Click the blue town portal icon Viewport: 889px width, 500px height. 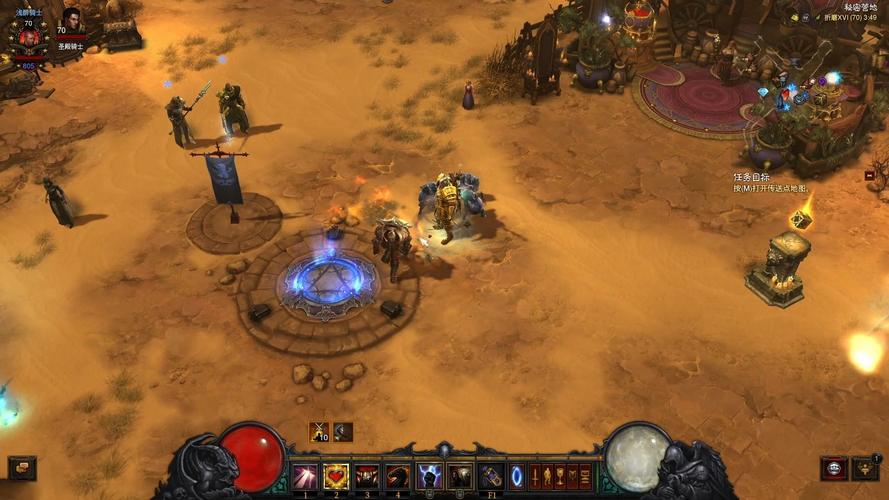[517, 477]
